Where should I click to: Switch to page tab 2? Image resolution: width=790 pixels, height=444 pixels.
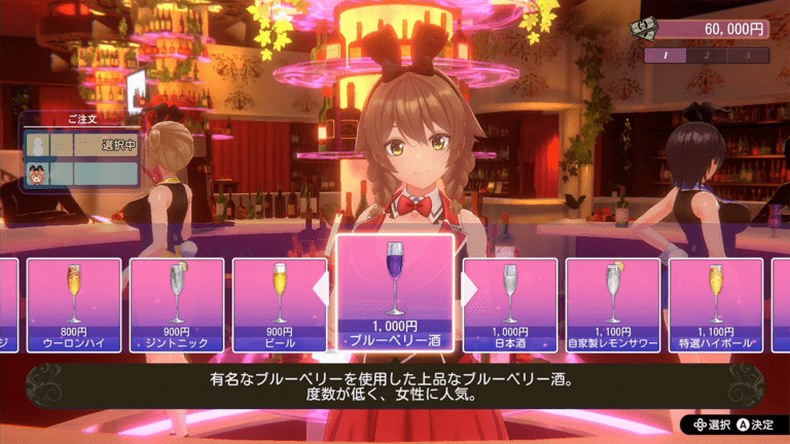tap(706, 56)
